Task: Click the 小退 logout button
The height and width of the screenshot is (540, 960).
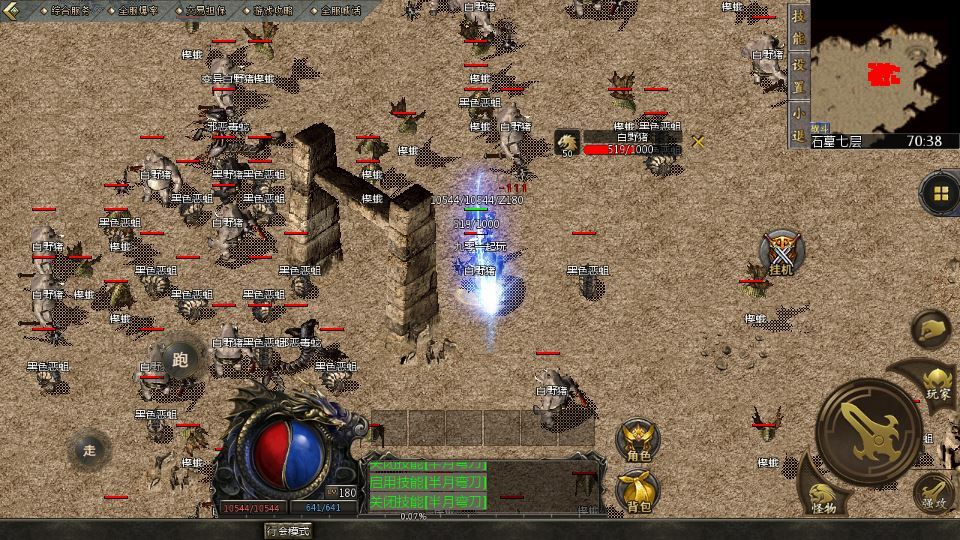Action: pyautogui.click(x=798, y=123)
